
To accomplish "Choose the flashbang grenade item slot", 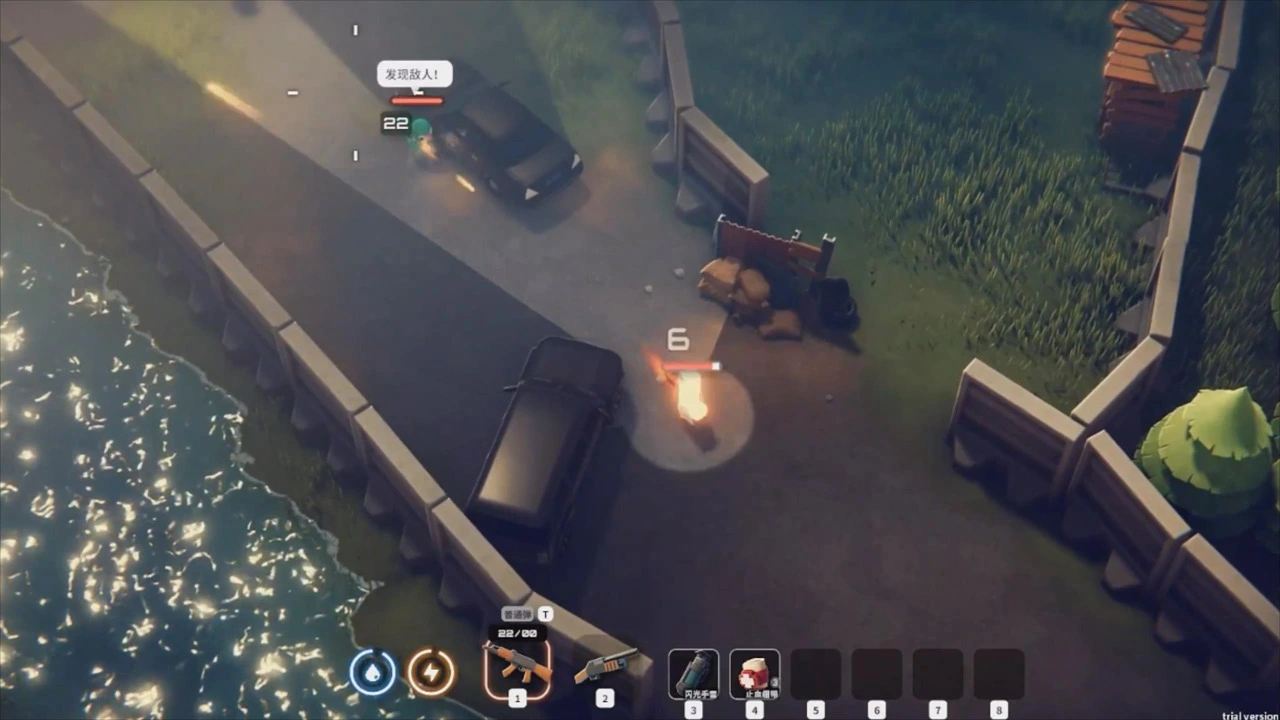I will click(693, 673).
